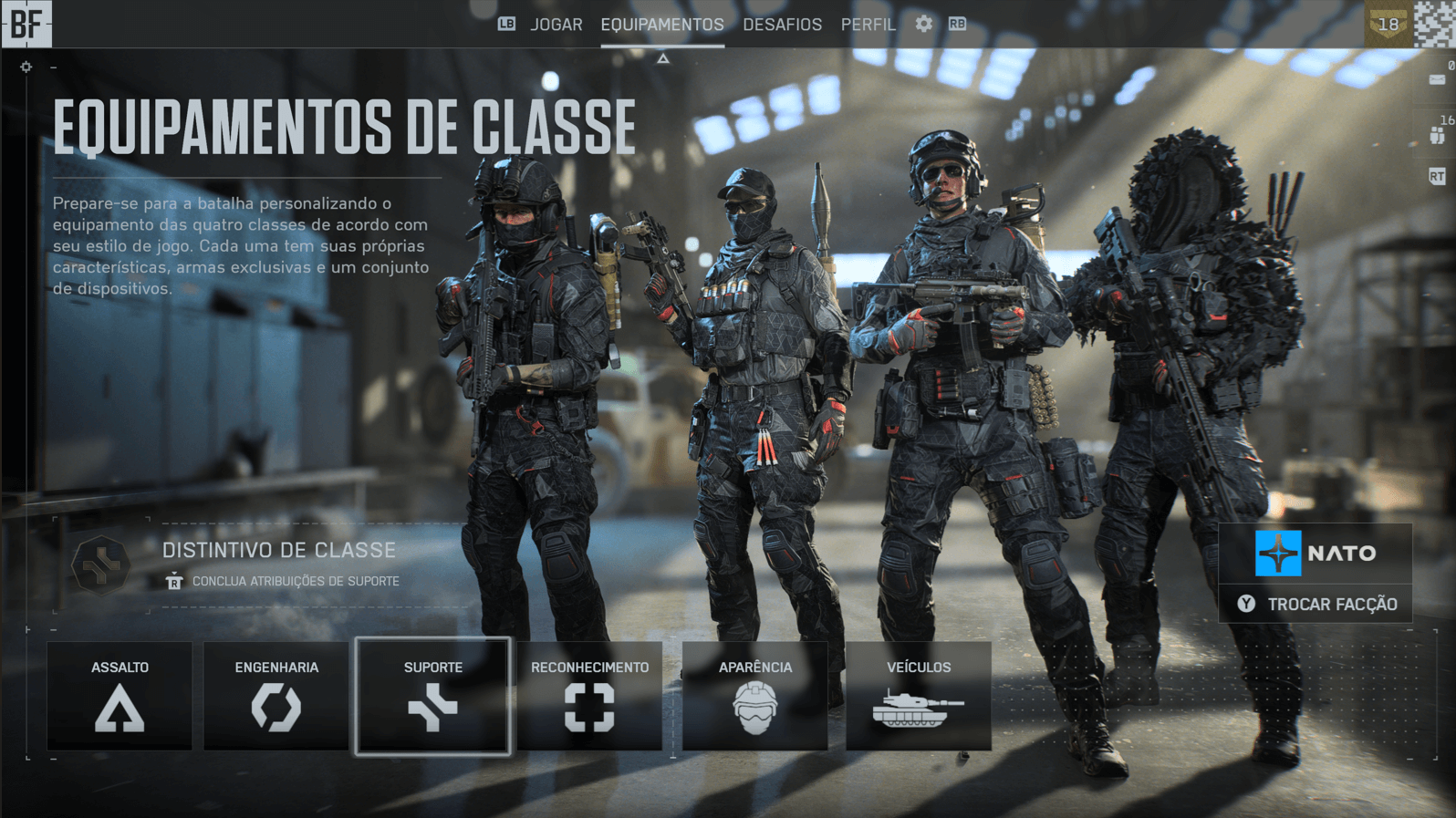
Task: Click the BF logo in the corner
Action: 26,24
